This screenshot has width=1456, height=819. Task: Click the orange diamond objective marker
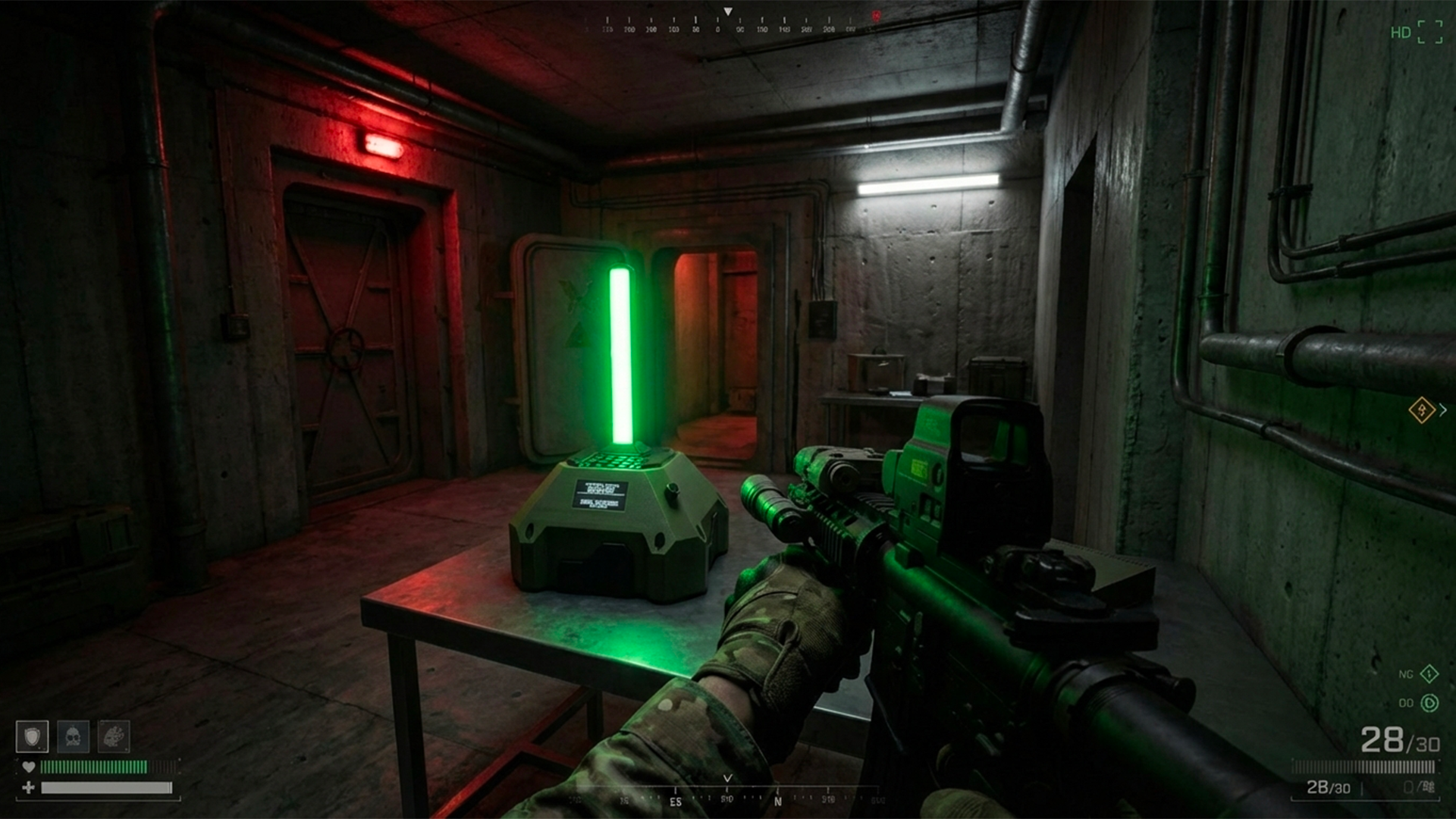(x=1421, y=410)
